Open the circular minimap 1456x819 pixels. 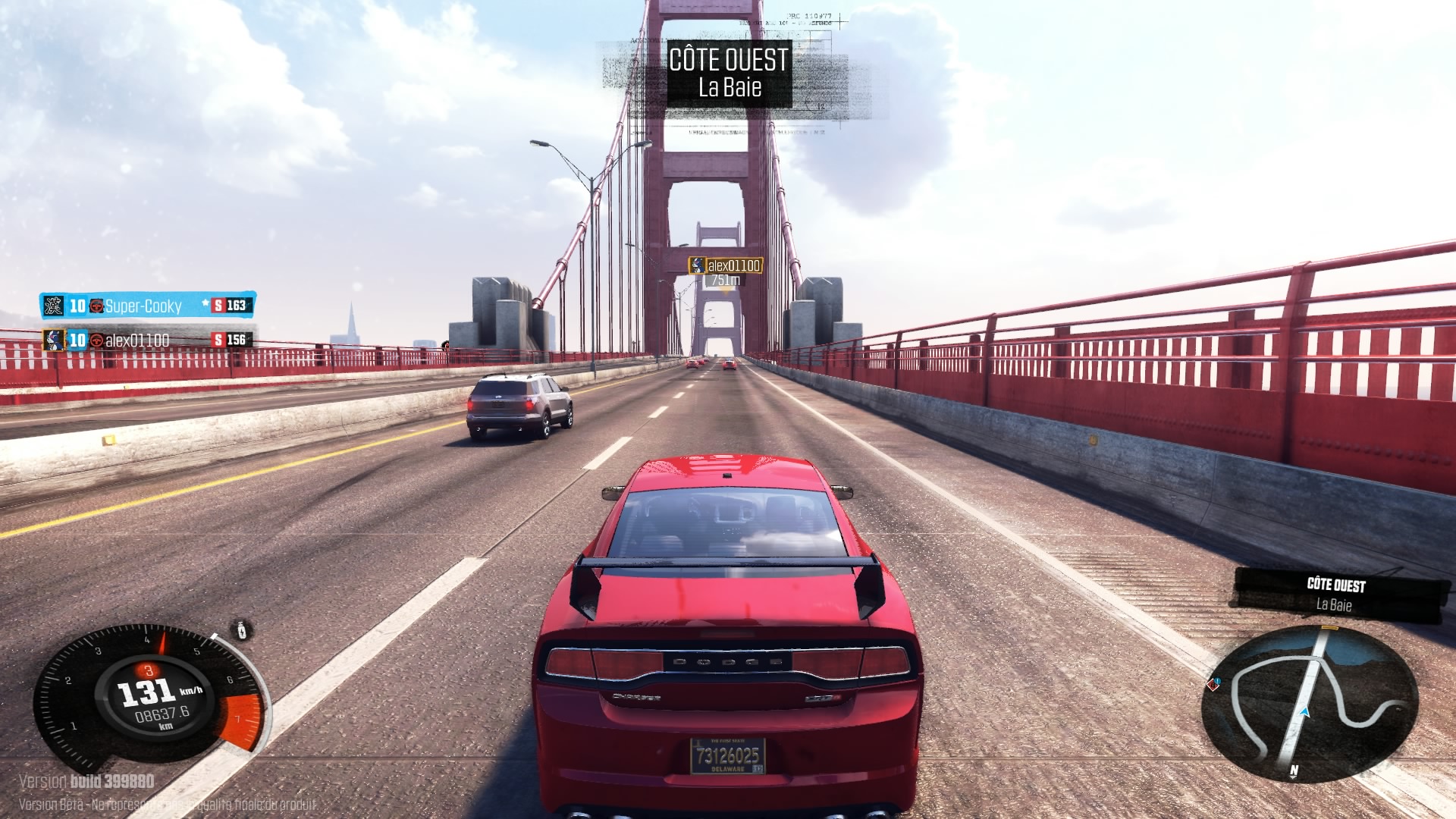coord(1310,704)
